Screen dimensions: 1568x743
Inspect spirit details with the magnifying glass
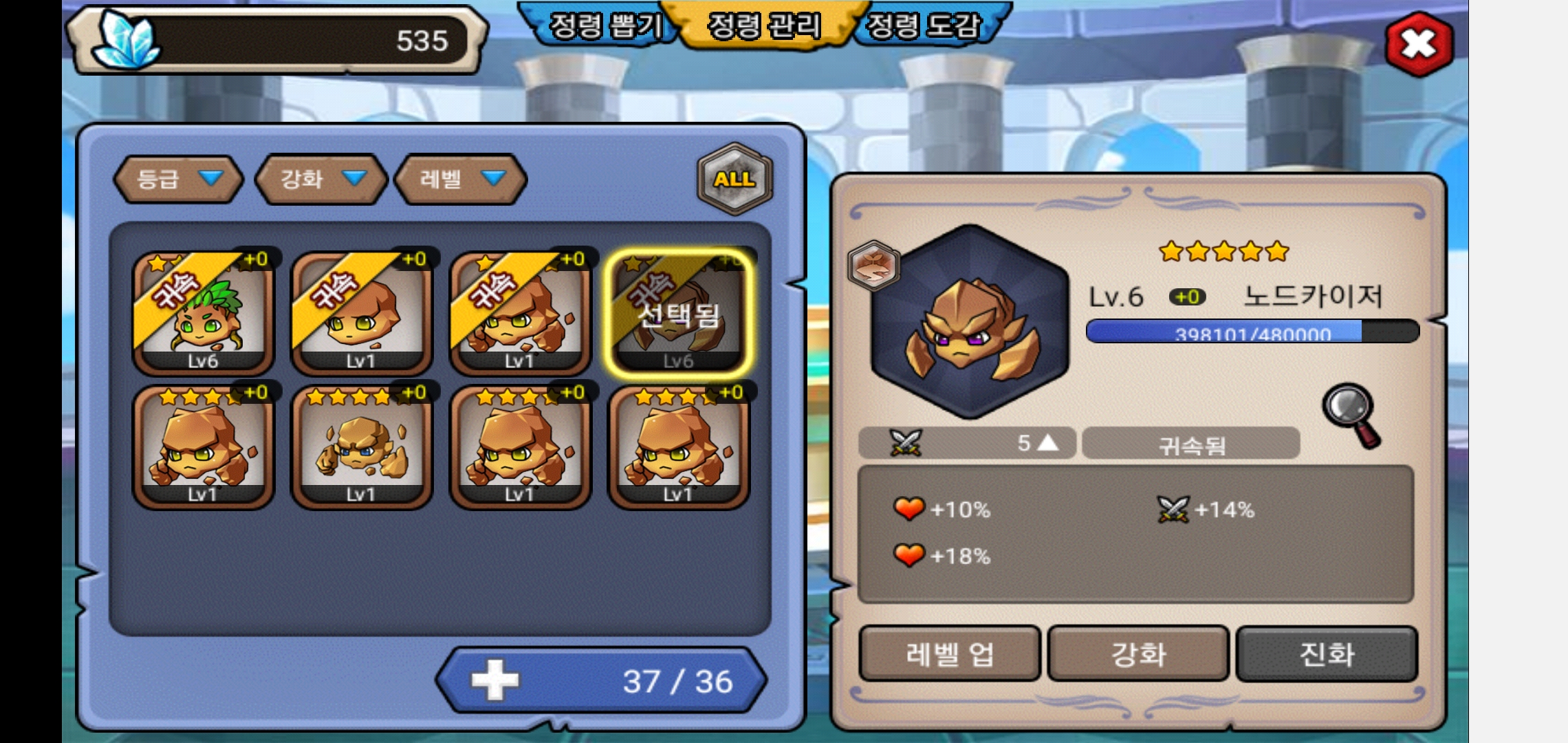[x=1351, y=415]
